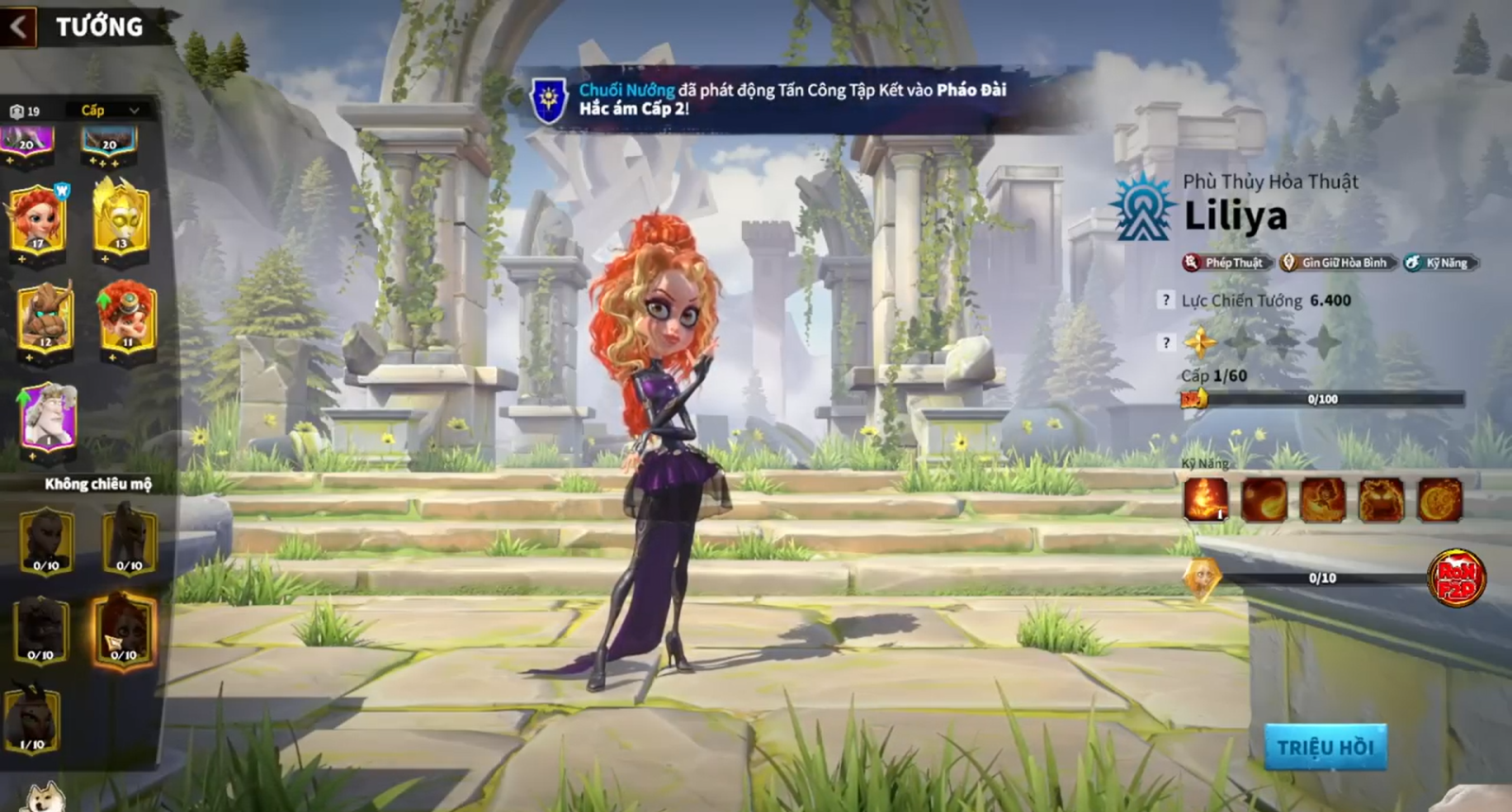This screenshot has width=1512, height=812.
Task: View the first fire pillar skill
Action: (x=1206, y=498)
